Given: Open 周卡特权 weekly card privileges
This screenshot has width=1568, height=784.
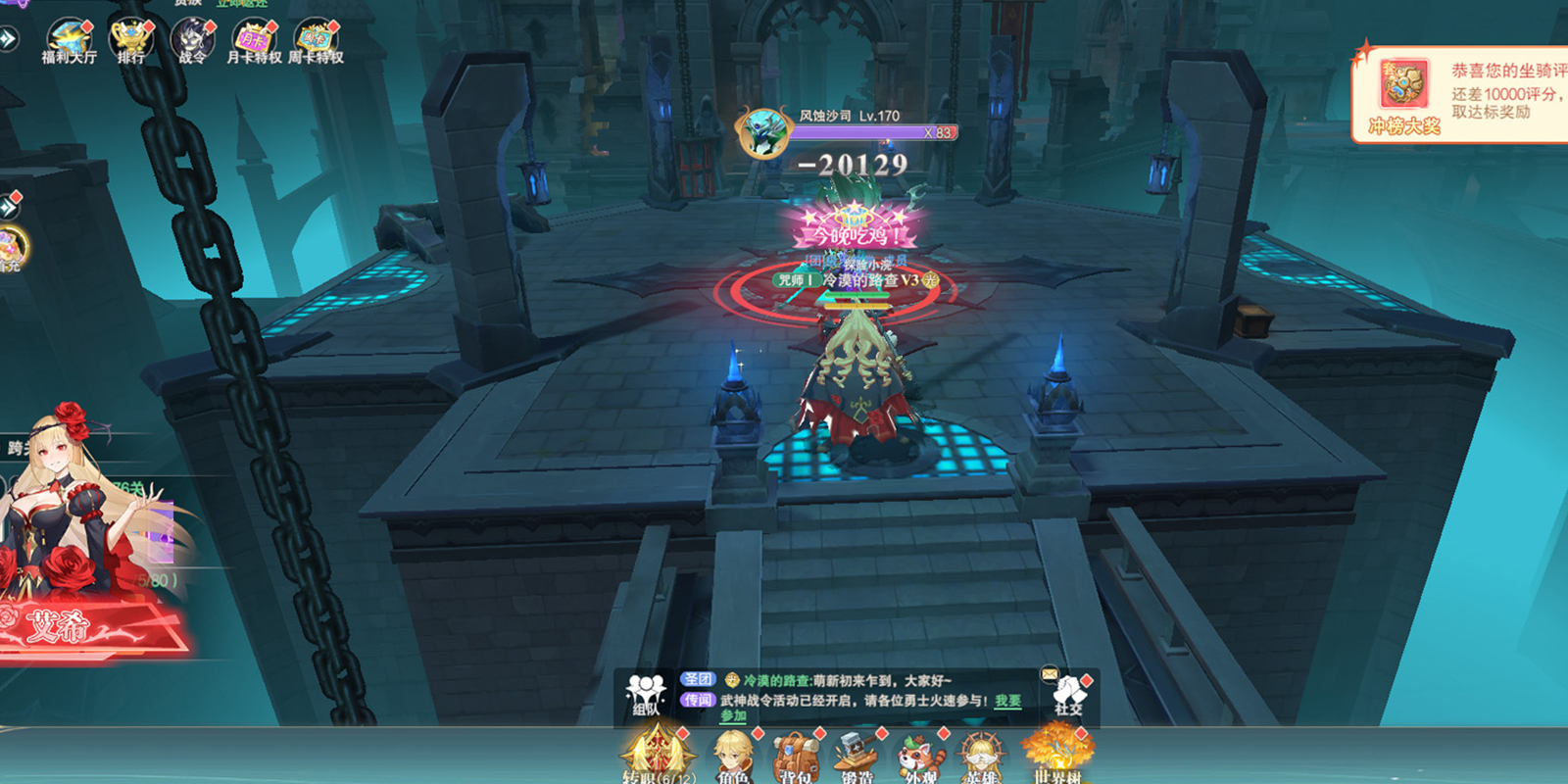Looking at the screenshot, I should click(316, 42).
